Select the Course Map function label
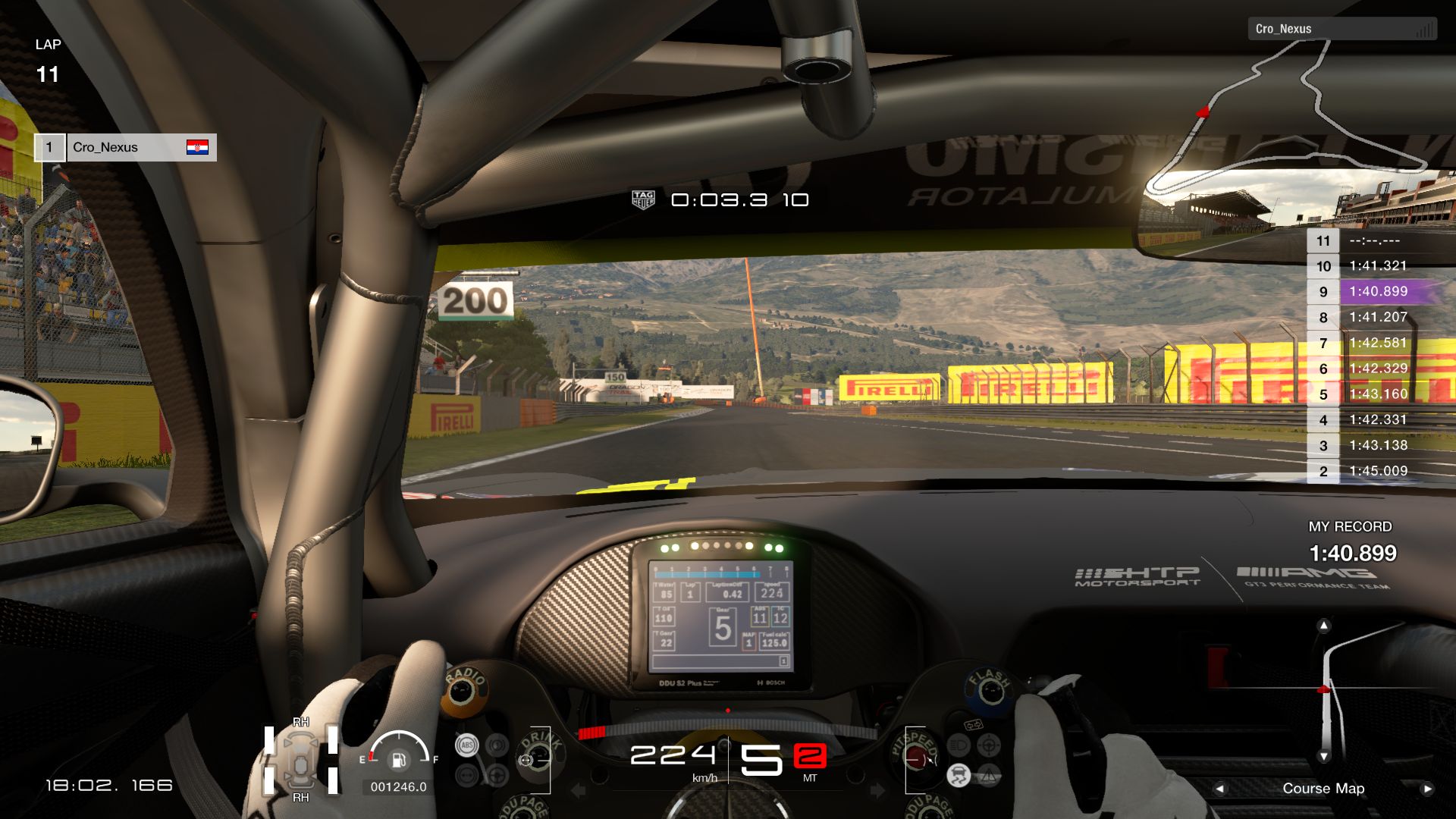1456x819 pixels. click(1323, 789)
